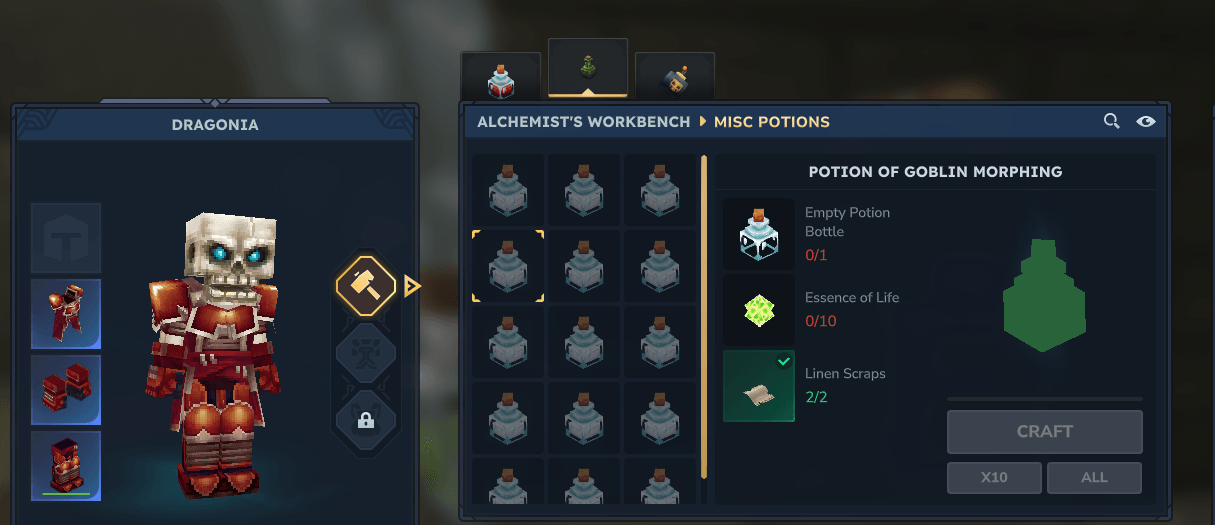Viewport: 1215px width, 525px height.
Task: Select the highlighted potion recipe slot
Action: click(x=508, y=266)
